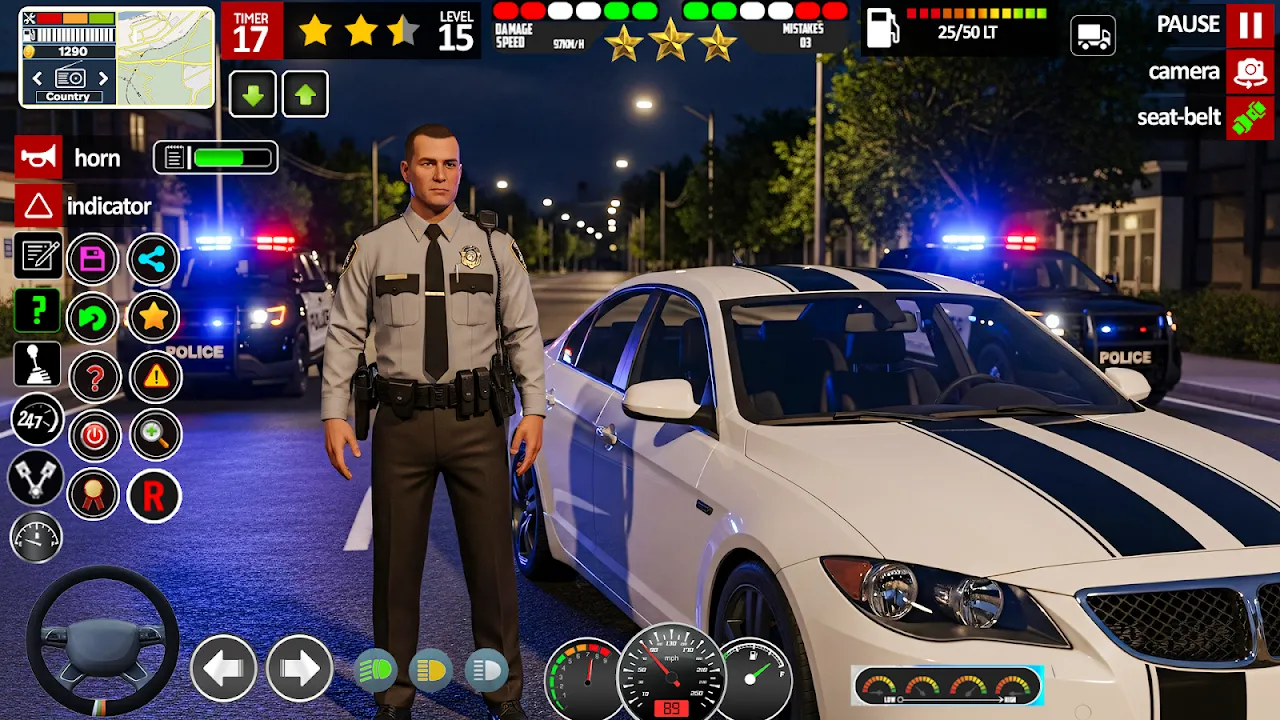This screenshot has width=1280, height=720.
Task: Open the magnifying glass zoom icon
Action: (155, 435)
